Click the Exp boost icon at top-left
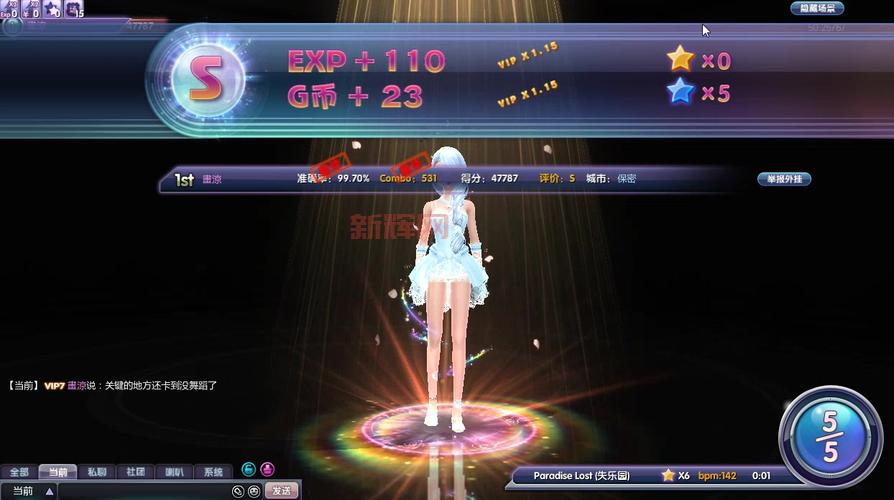The image size is (894, 500). [9, 9]
